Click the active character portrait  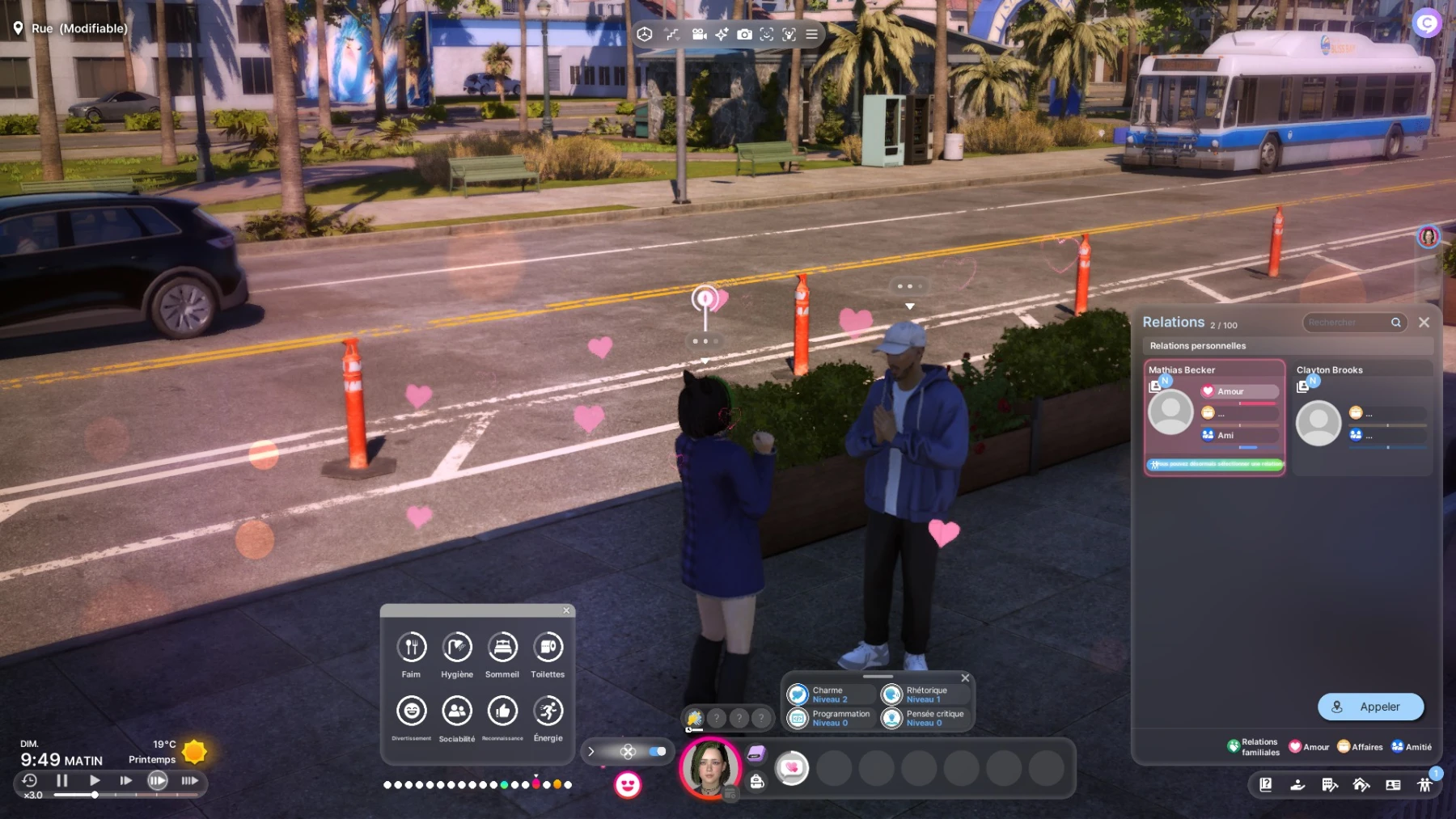click(x=710, y=767)
